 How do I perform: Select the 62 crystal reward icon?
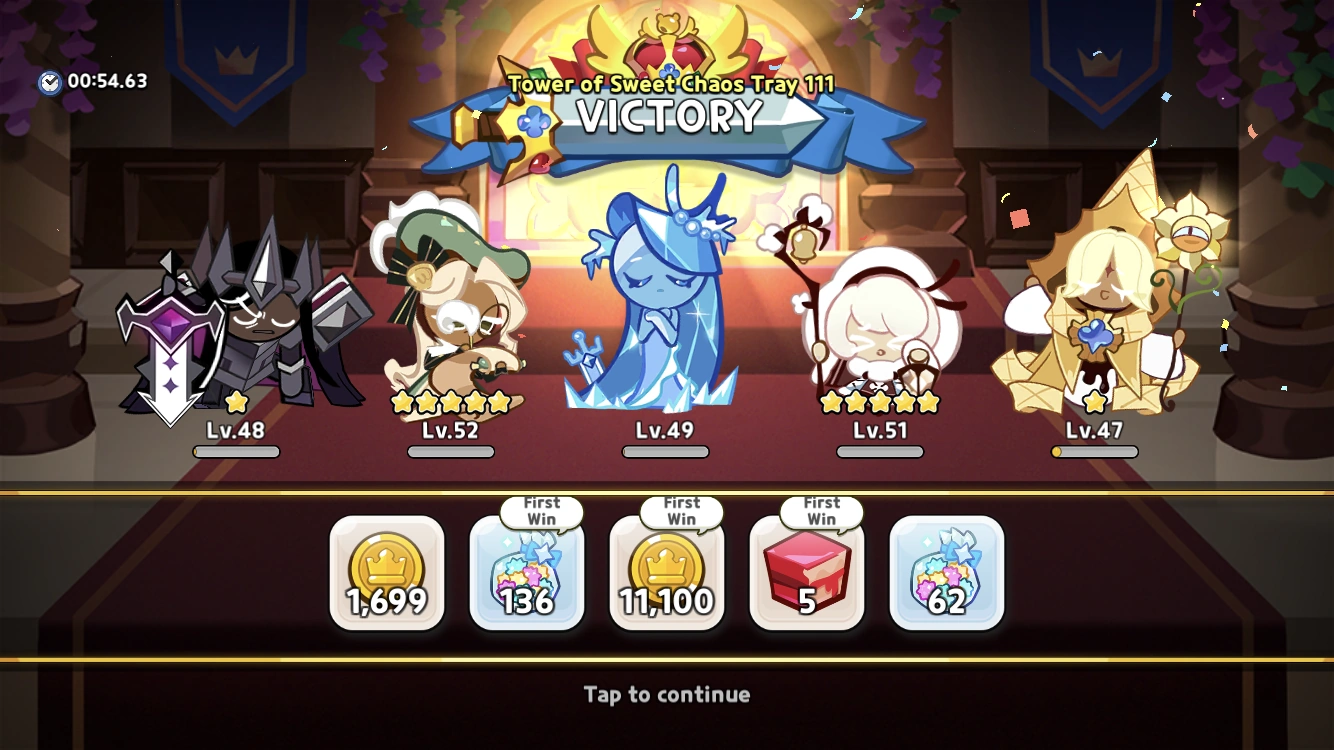click(x=946, y=572)
